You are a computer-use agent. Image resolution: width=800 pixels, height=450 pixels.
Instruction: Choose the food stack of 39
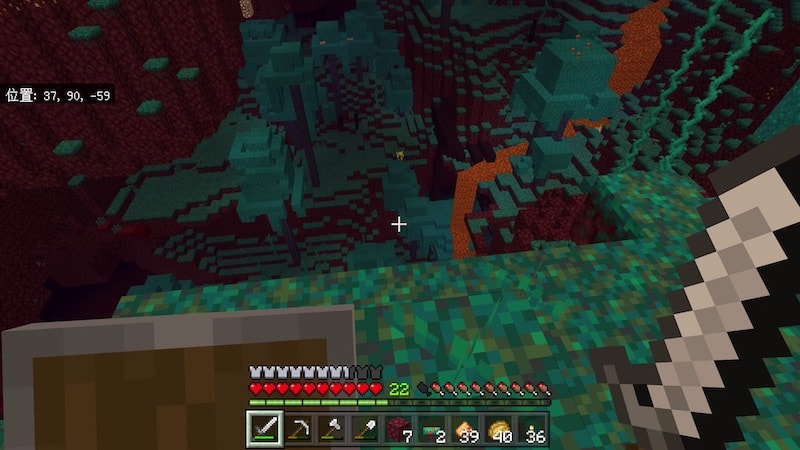[466, 429]
